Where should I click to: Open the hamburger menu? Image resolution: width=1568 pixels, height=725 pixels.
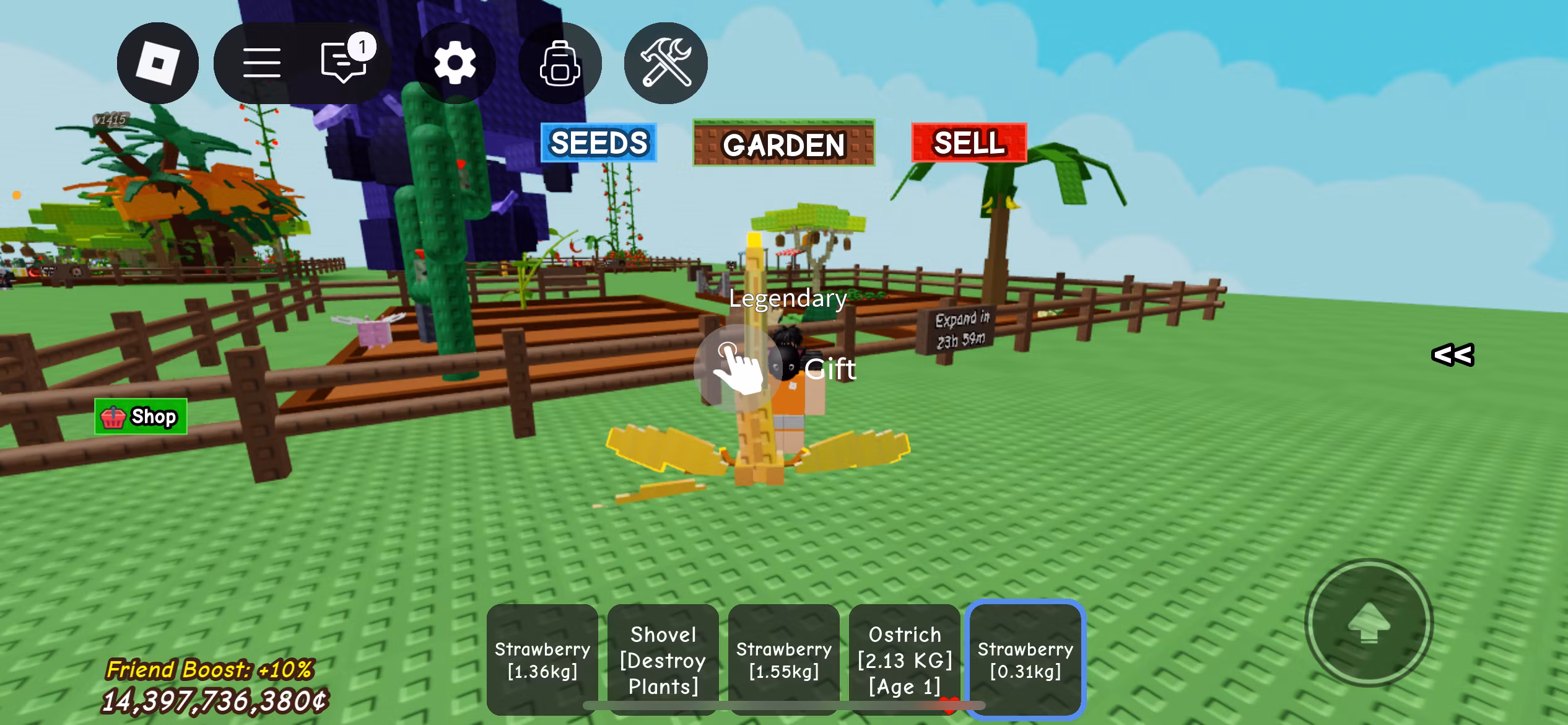pos(261,62)
